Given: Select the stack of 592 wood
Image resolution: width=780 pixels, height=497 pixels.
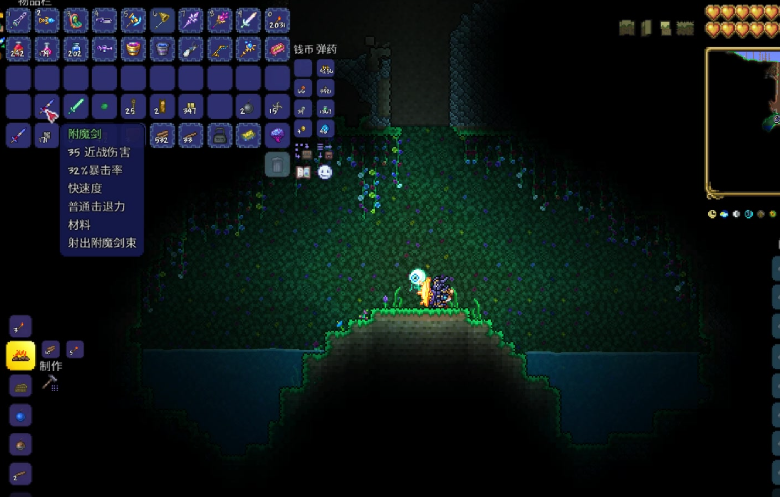Looking at the screenshot, I should [x=162, y=135].
